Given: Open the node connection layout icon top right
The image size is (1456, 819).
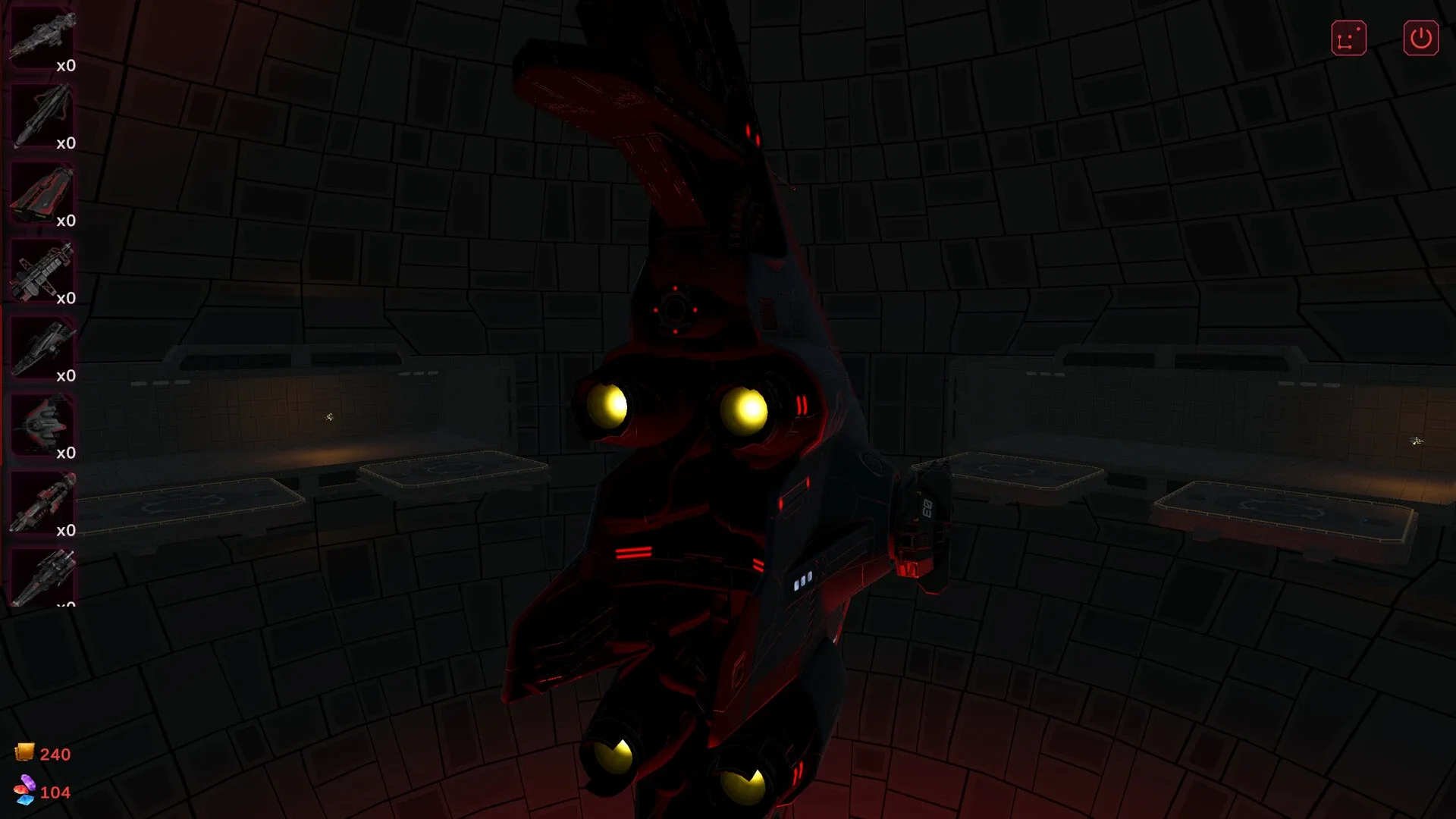Looking at the screenshot, I should [x=1348, y=38].
